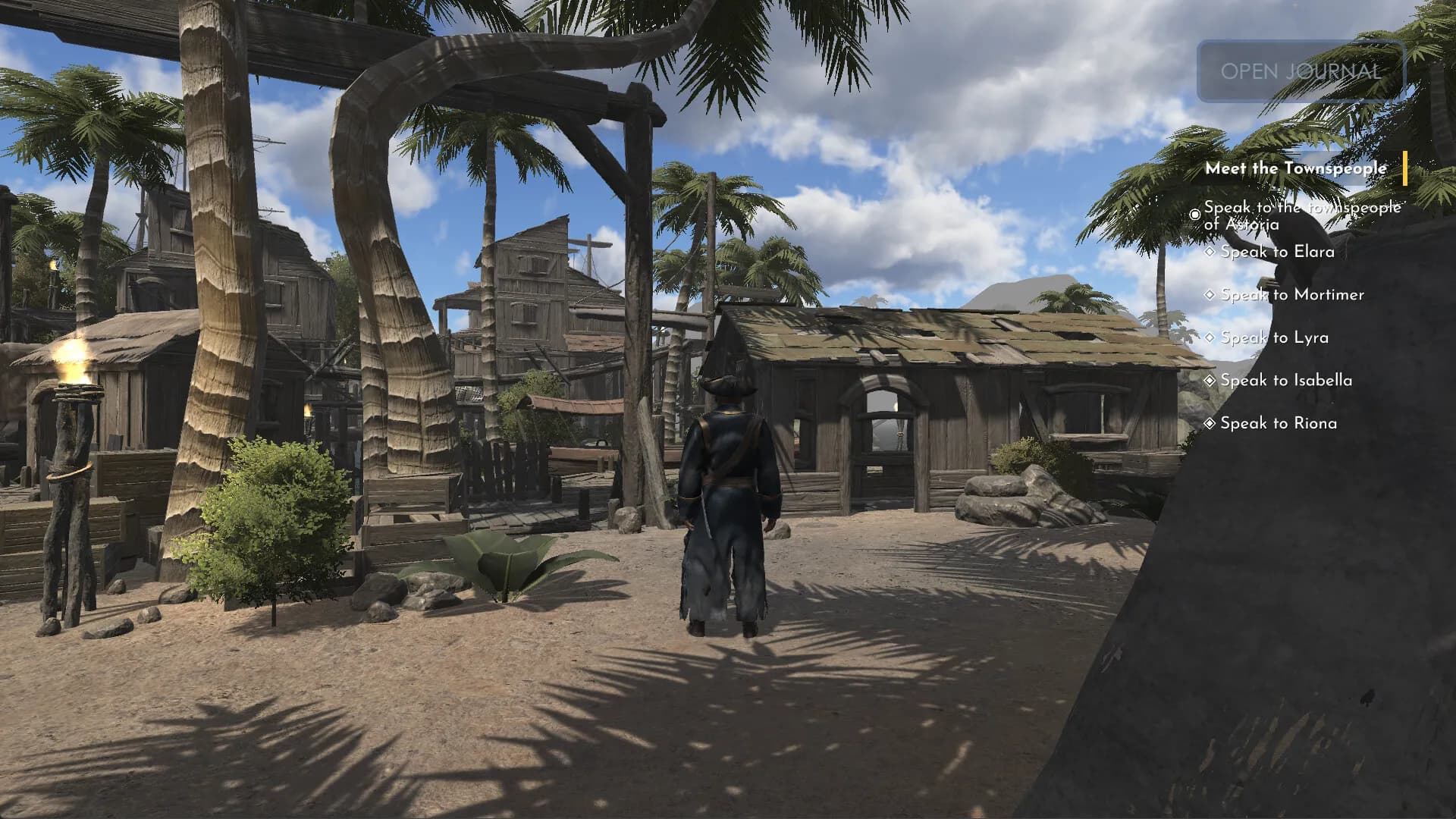The width and height of the screenshot is (1456, 819).
Task: Click the hollow diamond icon beside Speak to Mortimer
Action: pos(1210,294)
